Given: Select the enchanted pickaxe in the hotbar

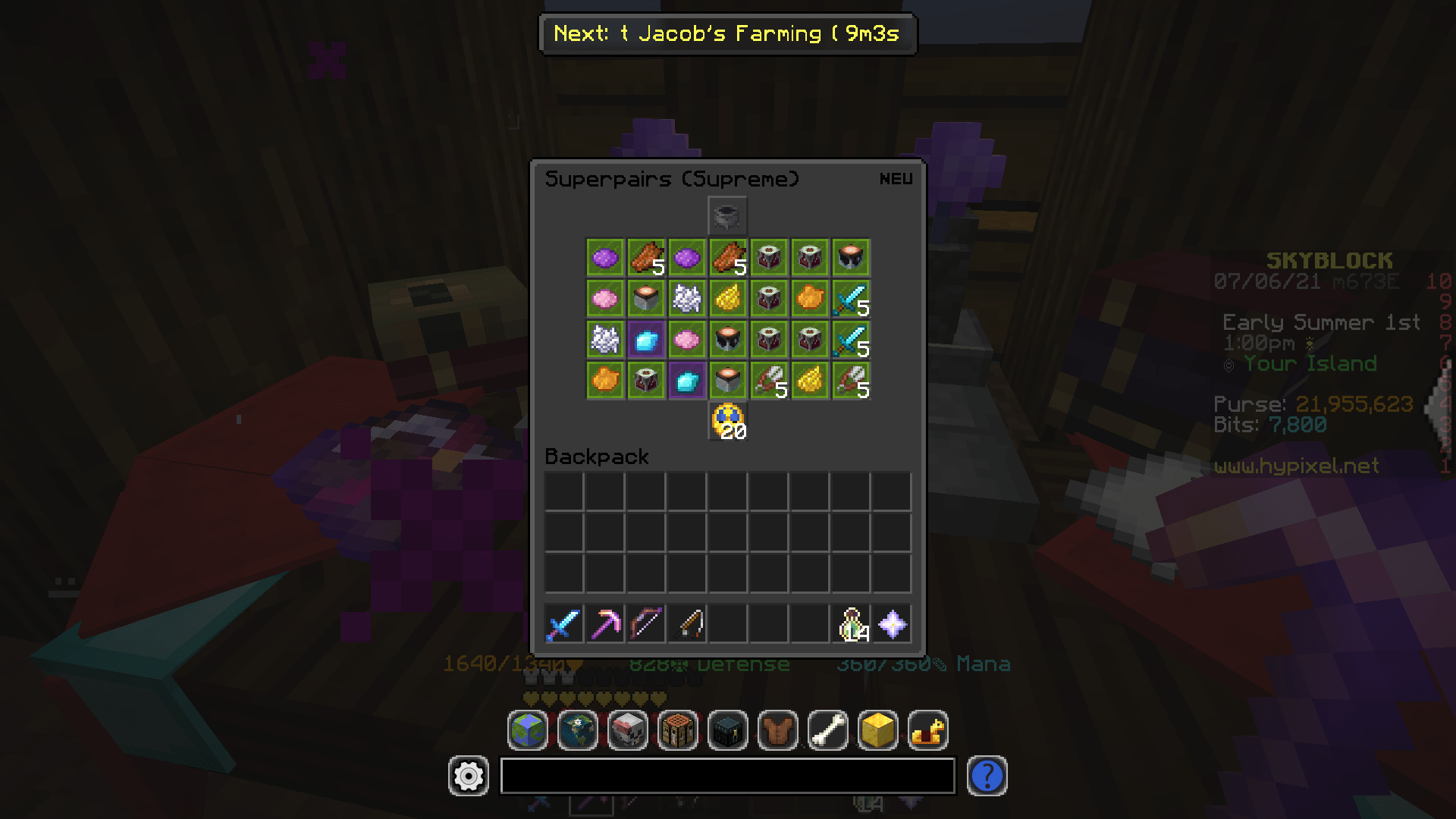Looking at the screenshot, I should 606,623.
